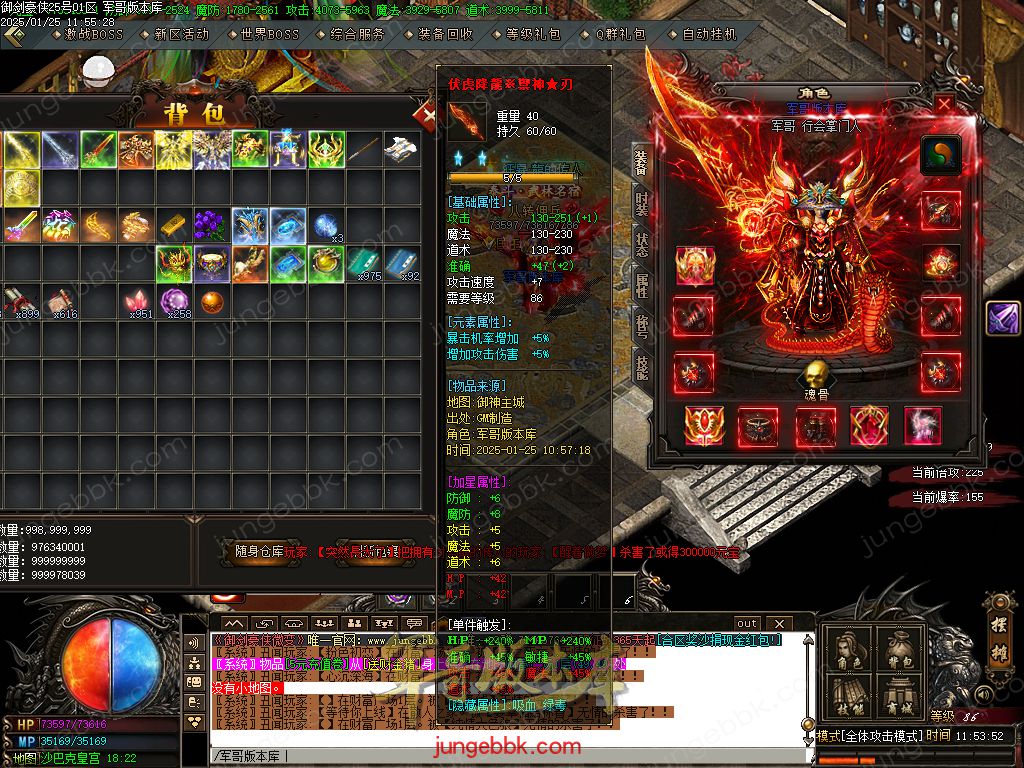Open the 等级礼包 menu

pyautogui.click(x=533, y=34)
